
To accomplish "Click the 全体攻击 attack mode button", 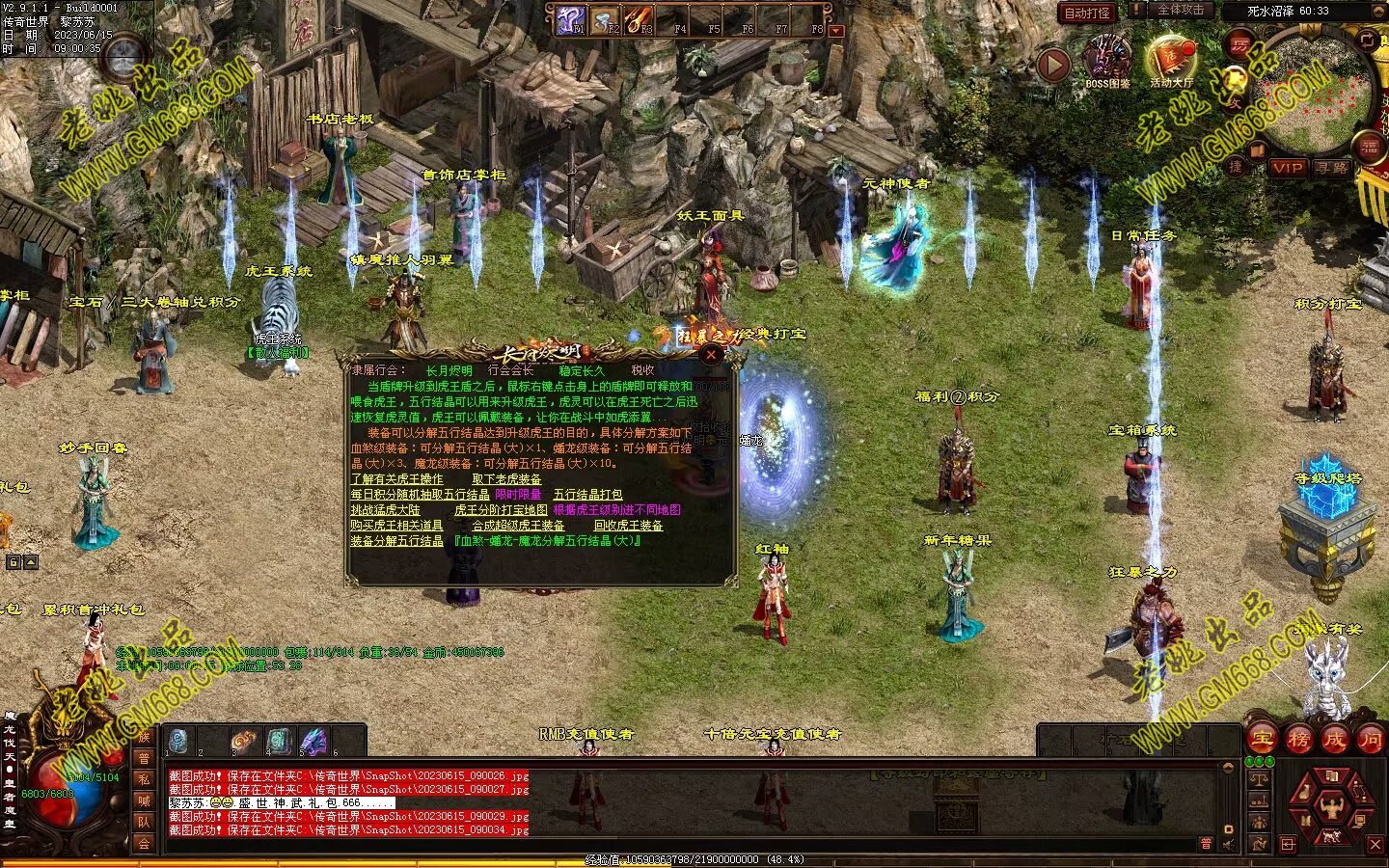I will coord(1180,10).
